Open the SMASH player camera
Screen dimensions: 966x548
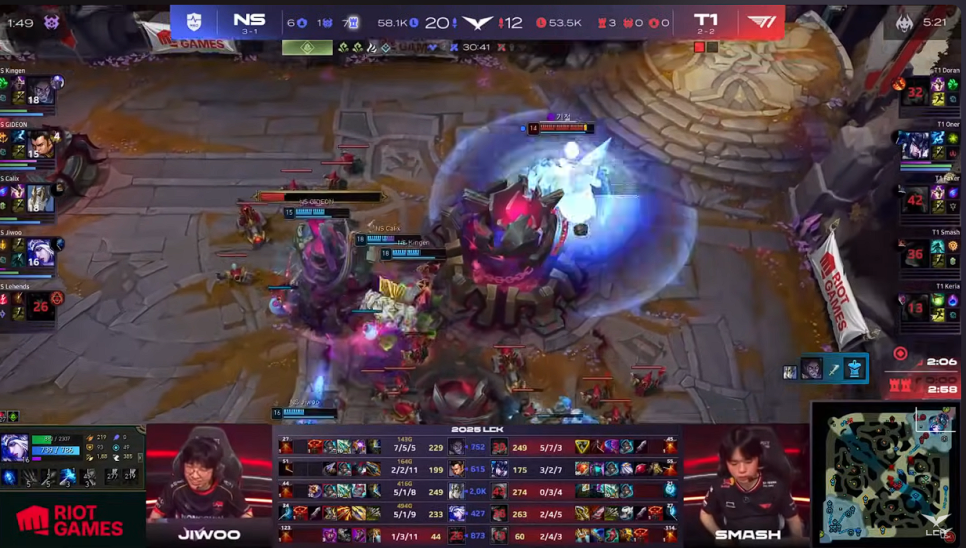point(746,478)
